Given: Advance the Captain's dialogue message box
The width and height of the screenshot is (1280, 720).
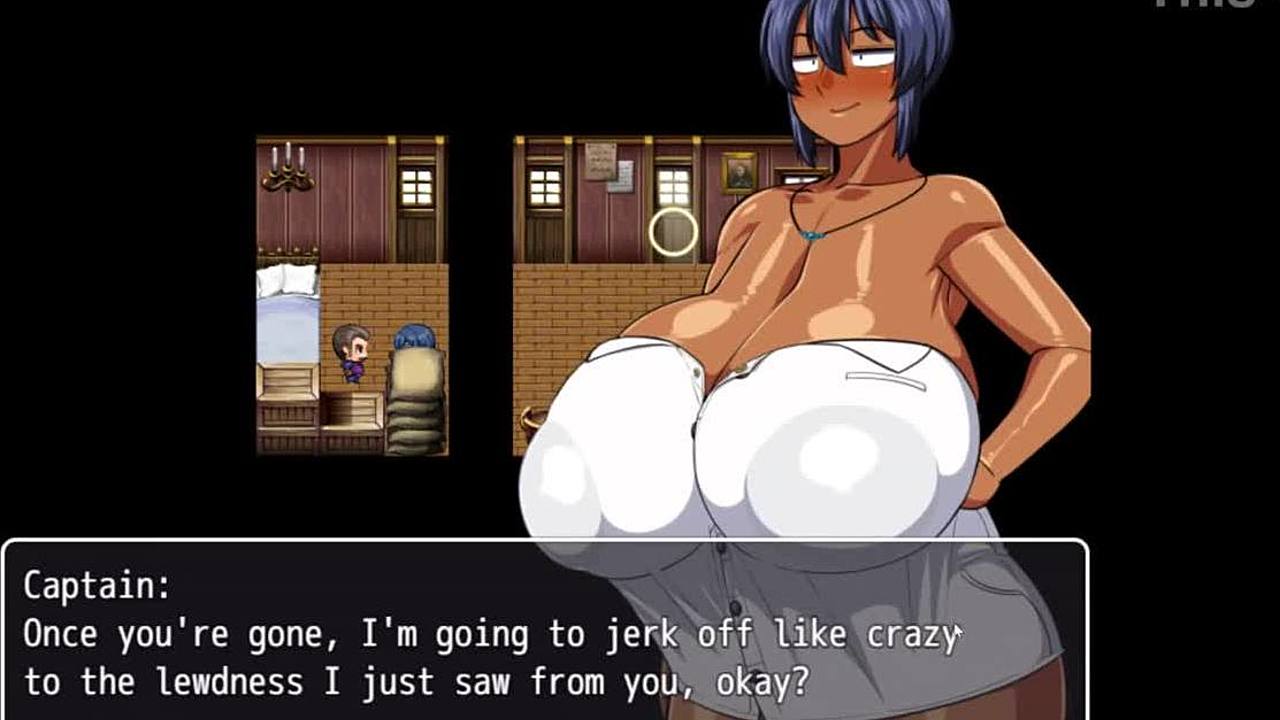Looking at the screenshot, I should 545,632.
